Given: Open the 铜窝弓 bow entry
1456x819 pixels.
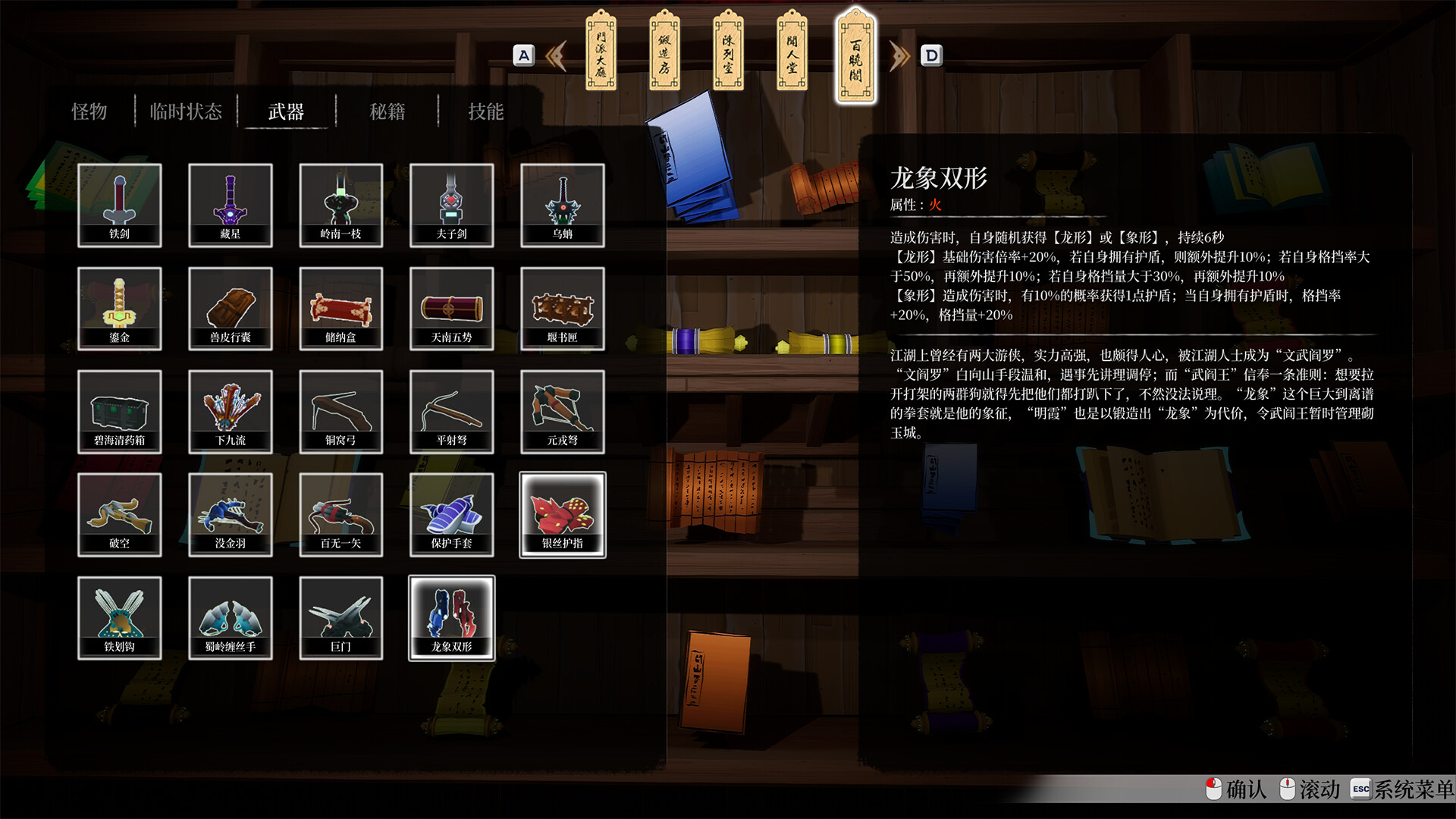Looking at the screenshot, I should pyautogui.click(x=341, y=411).
